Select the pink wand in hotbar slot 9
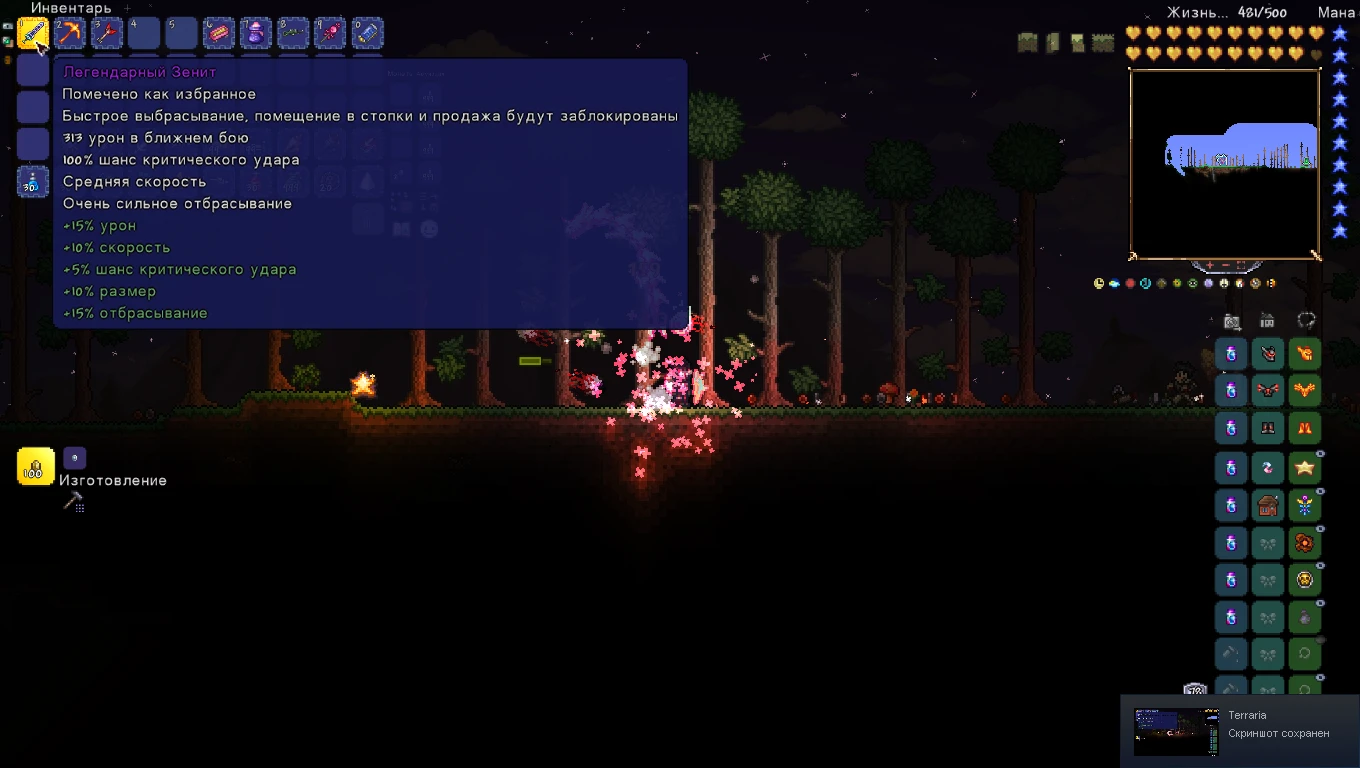Viewport: 1360px width, 768px height. 330,33
